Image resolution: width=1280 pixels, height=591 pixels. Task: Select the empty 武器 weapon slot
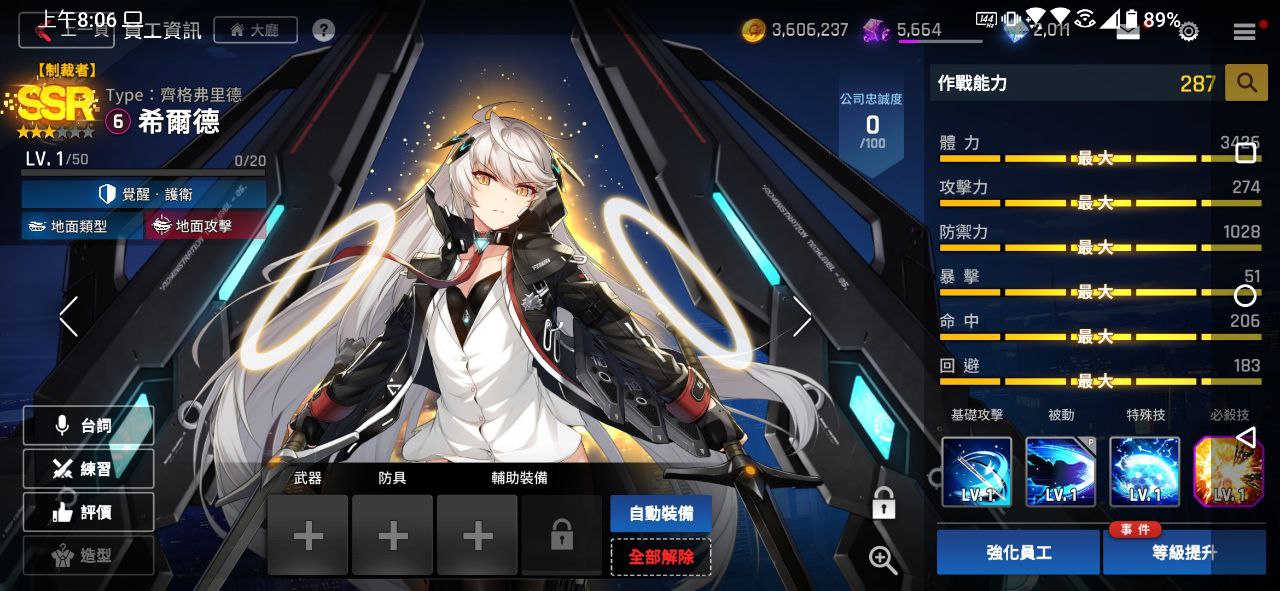click(x=308, y=536)
